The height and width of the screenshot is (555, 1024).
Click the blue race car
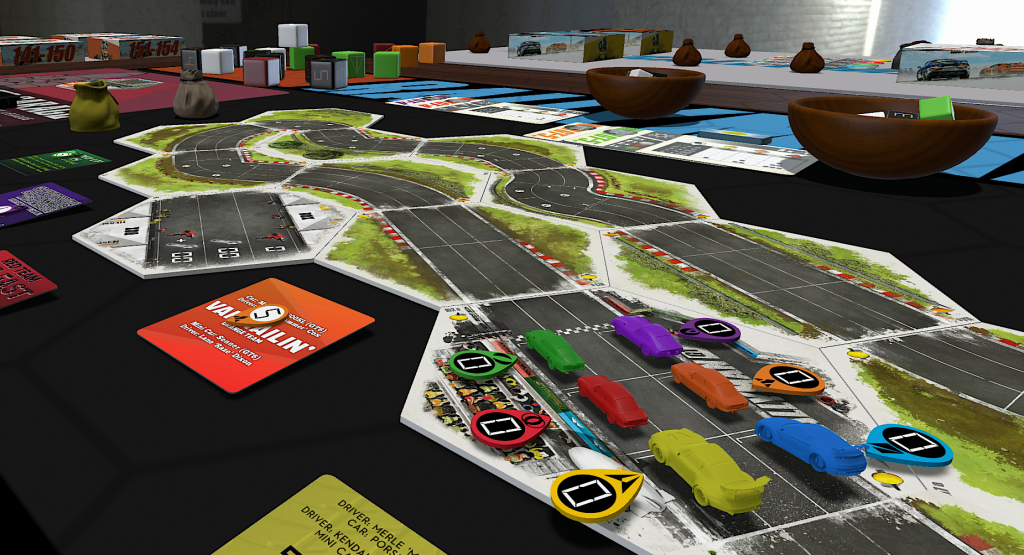(809, 444)
